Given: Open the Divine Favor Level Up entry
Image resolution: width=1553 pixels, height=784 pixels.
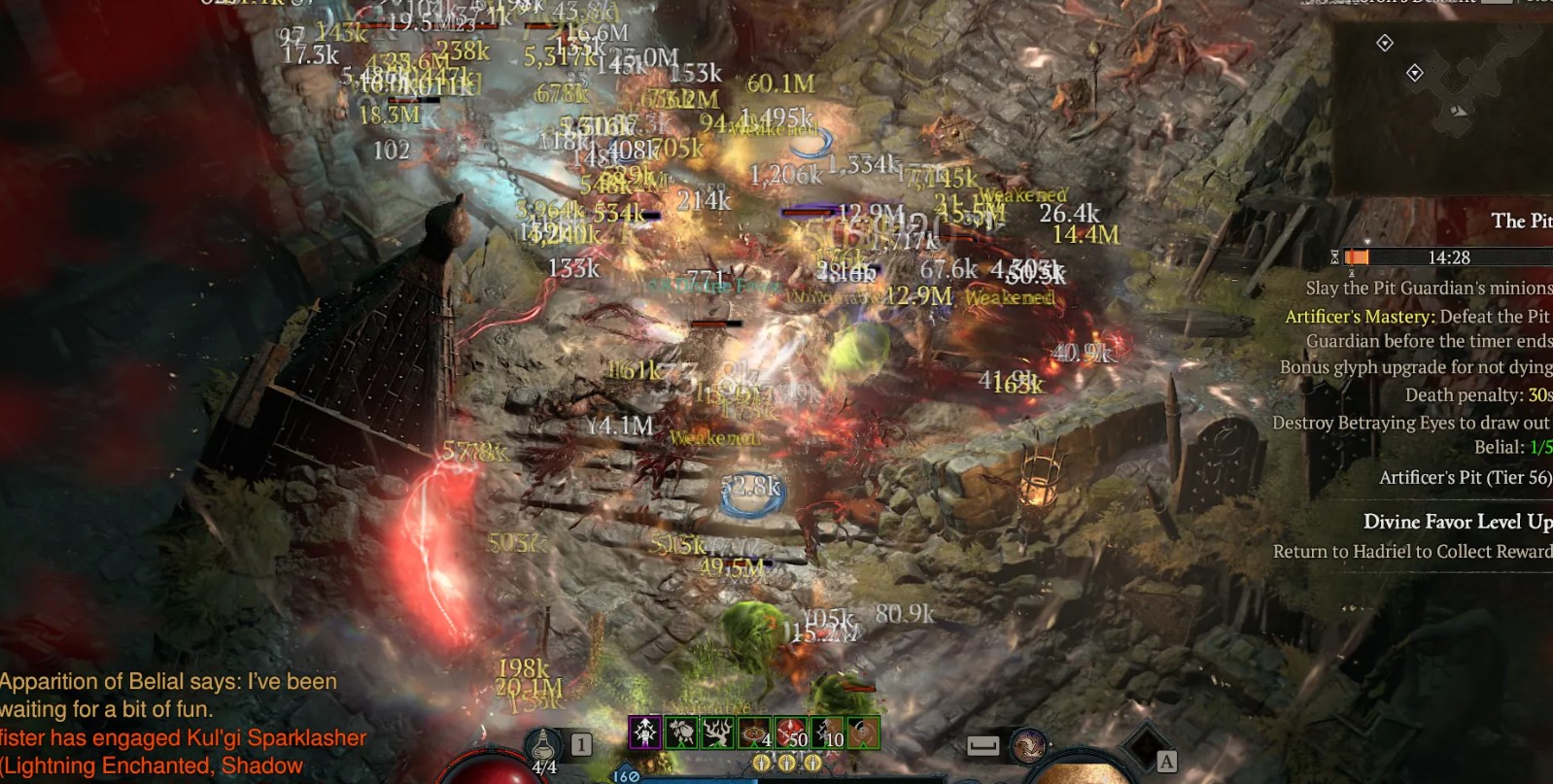Looking at the screenshot, I should click(1456, 522).
